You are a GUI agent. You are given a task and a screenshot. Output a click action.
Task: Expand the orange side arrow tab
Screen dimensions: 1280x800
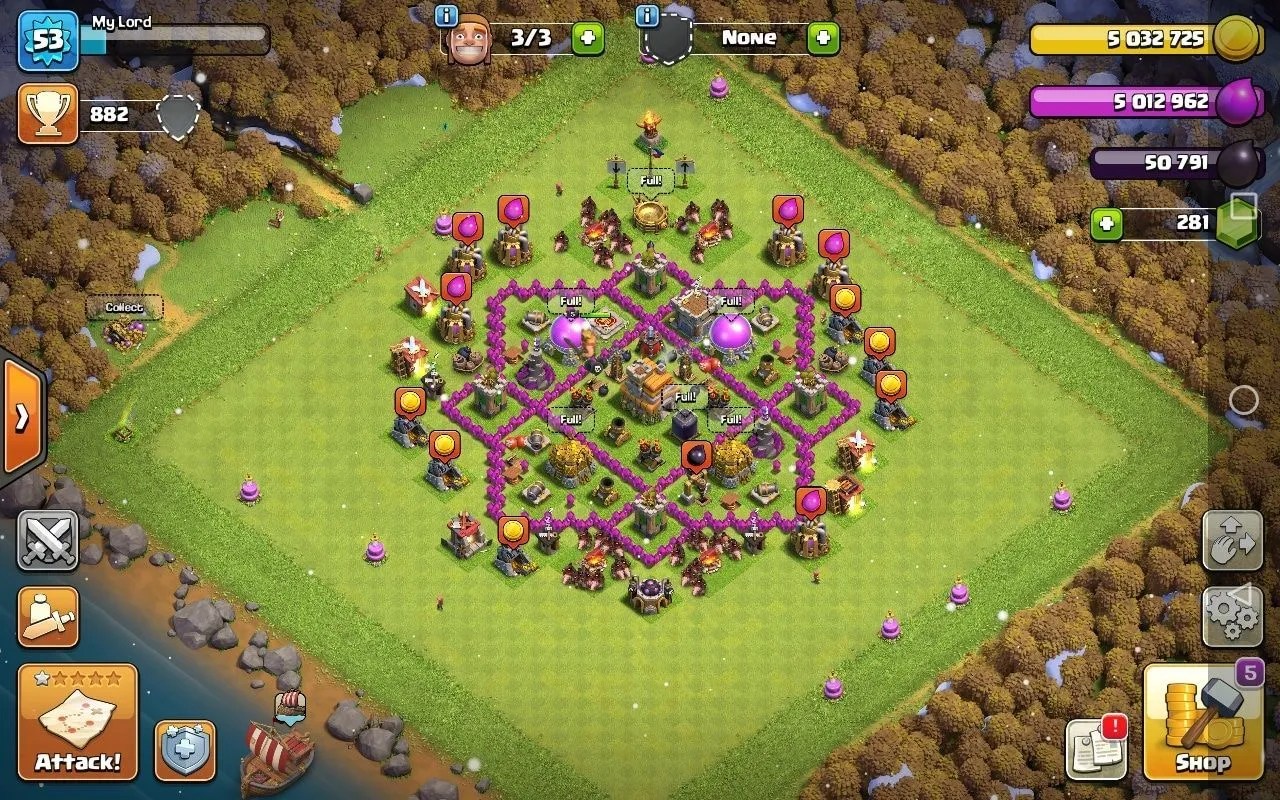click(x=22, y=415)
